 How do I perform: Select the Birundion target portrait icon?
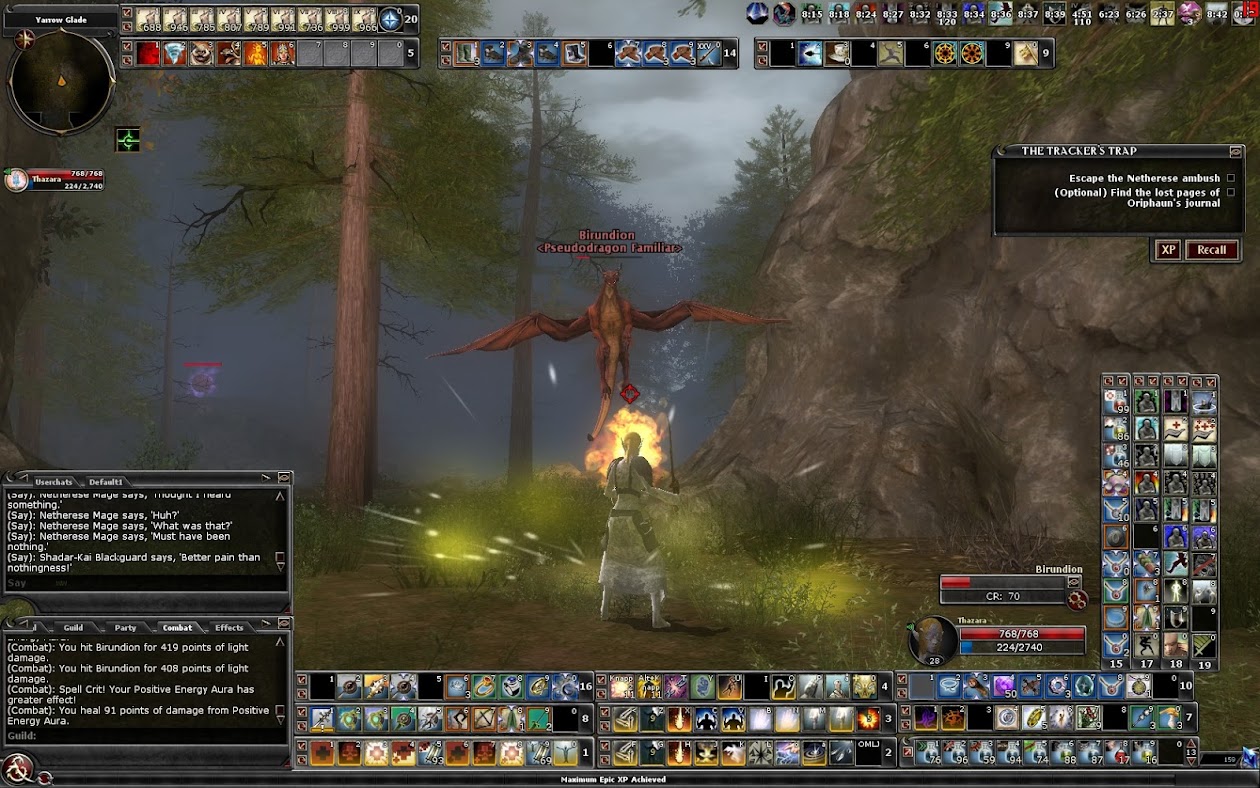tap(1077, 600)
